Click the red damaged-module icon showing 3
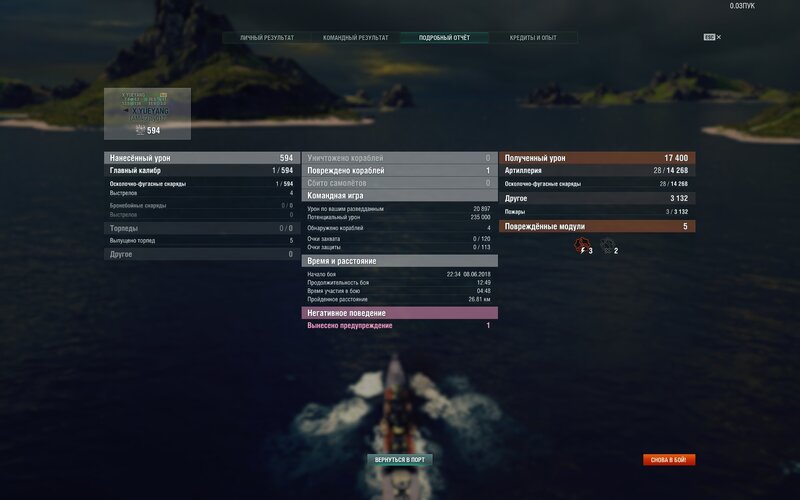Viewport: 800px width, 500px height. [x=580, y=245]
